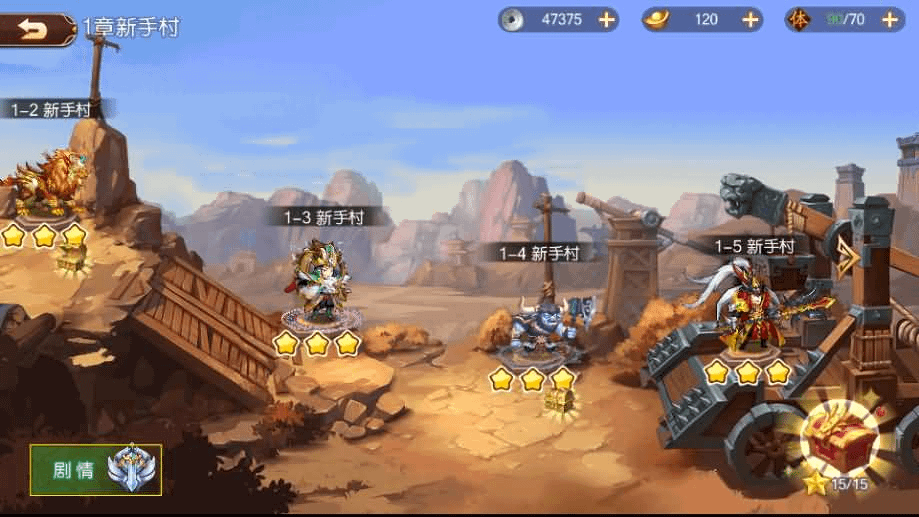Screen dimensions: 919x517
Task: Go to next chapter with right arrow
Action: [x=849, y=257]
